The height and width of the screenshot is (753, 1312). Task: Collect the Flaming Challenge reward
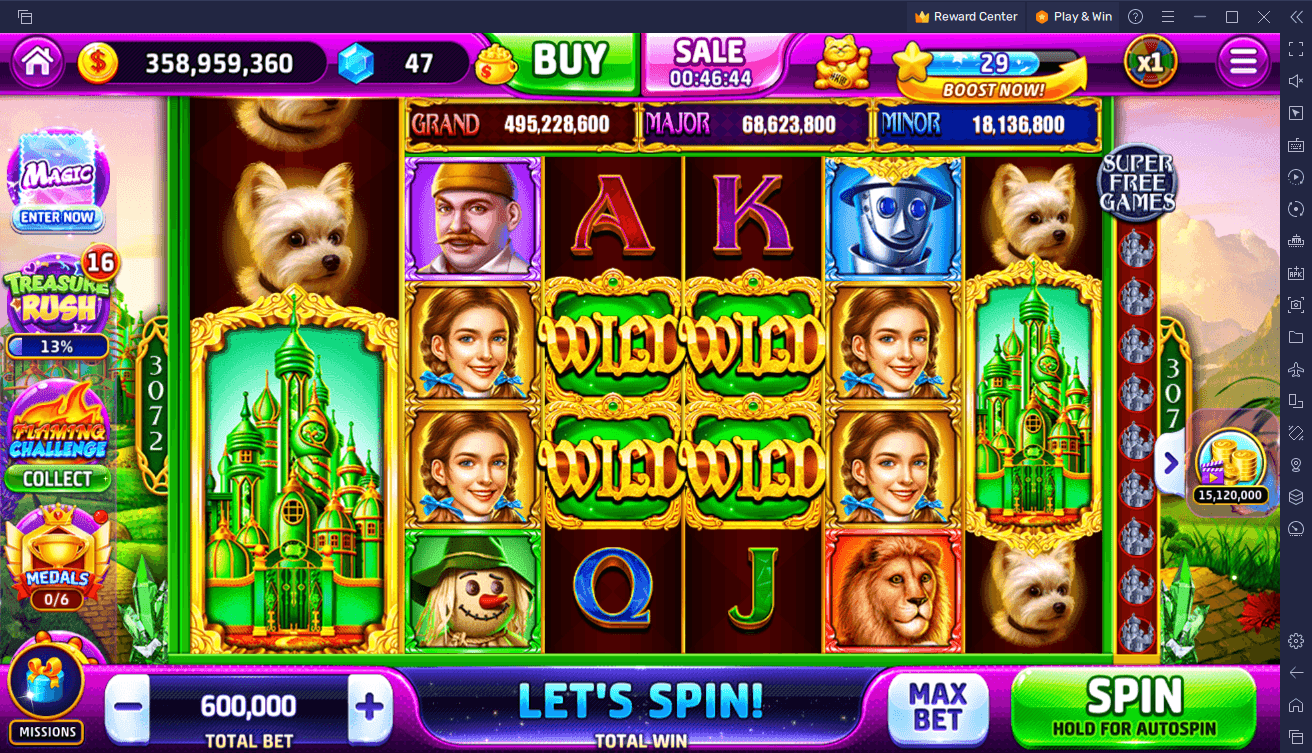(x=57, y=479)
